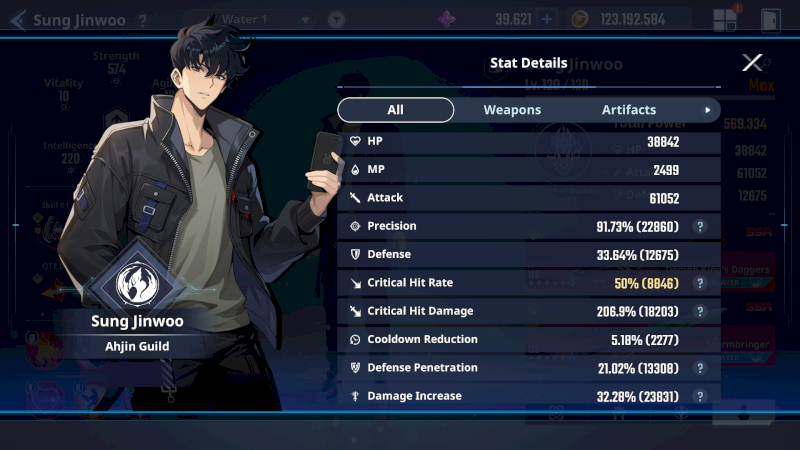
Task: Close the Stat Details panel
Action: click(x=752, y=63)
